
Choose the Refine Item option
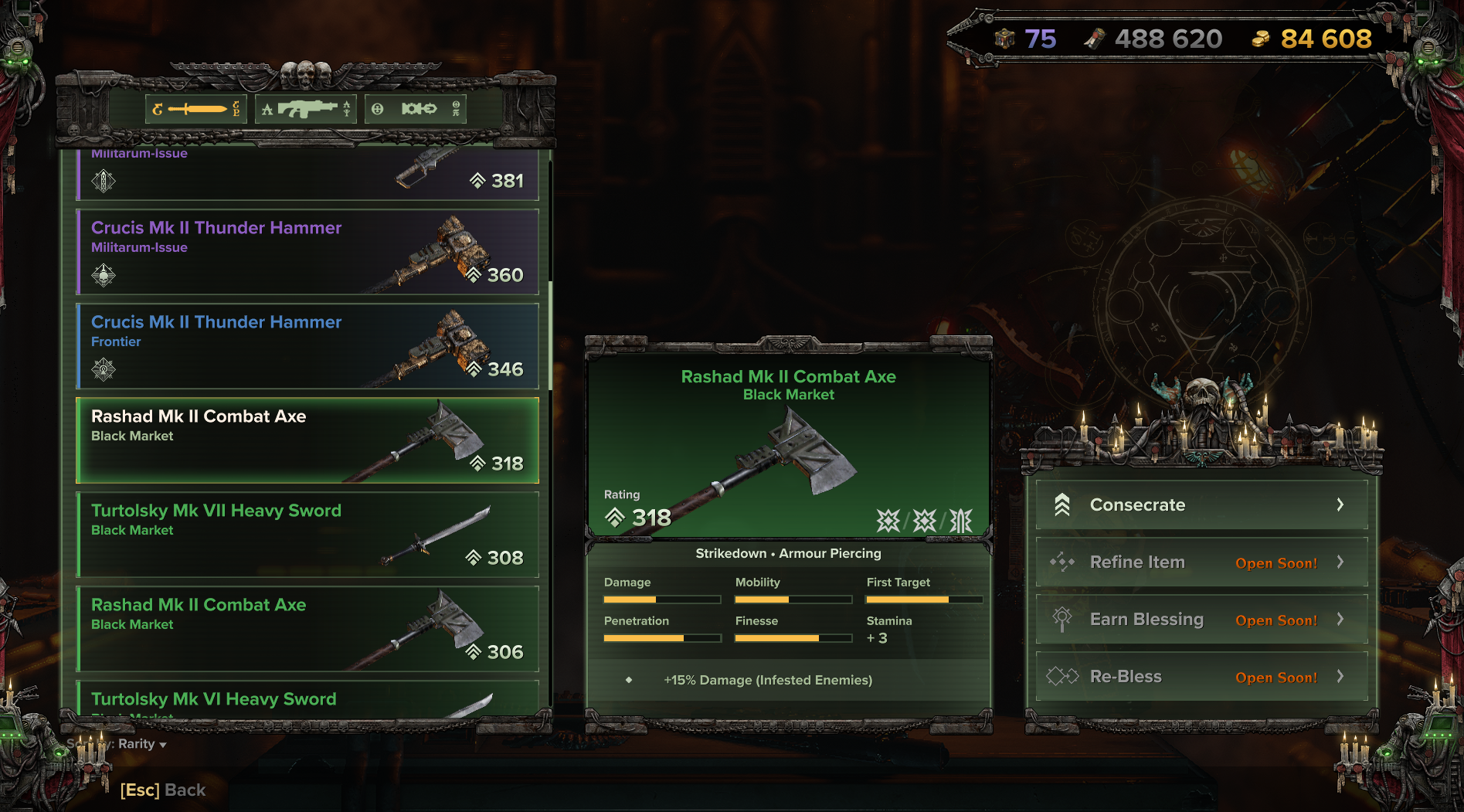pyautogui.click(x=1201, y=562)
